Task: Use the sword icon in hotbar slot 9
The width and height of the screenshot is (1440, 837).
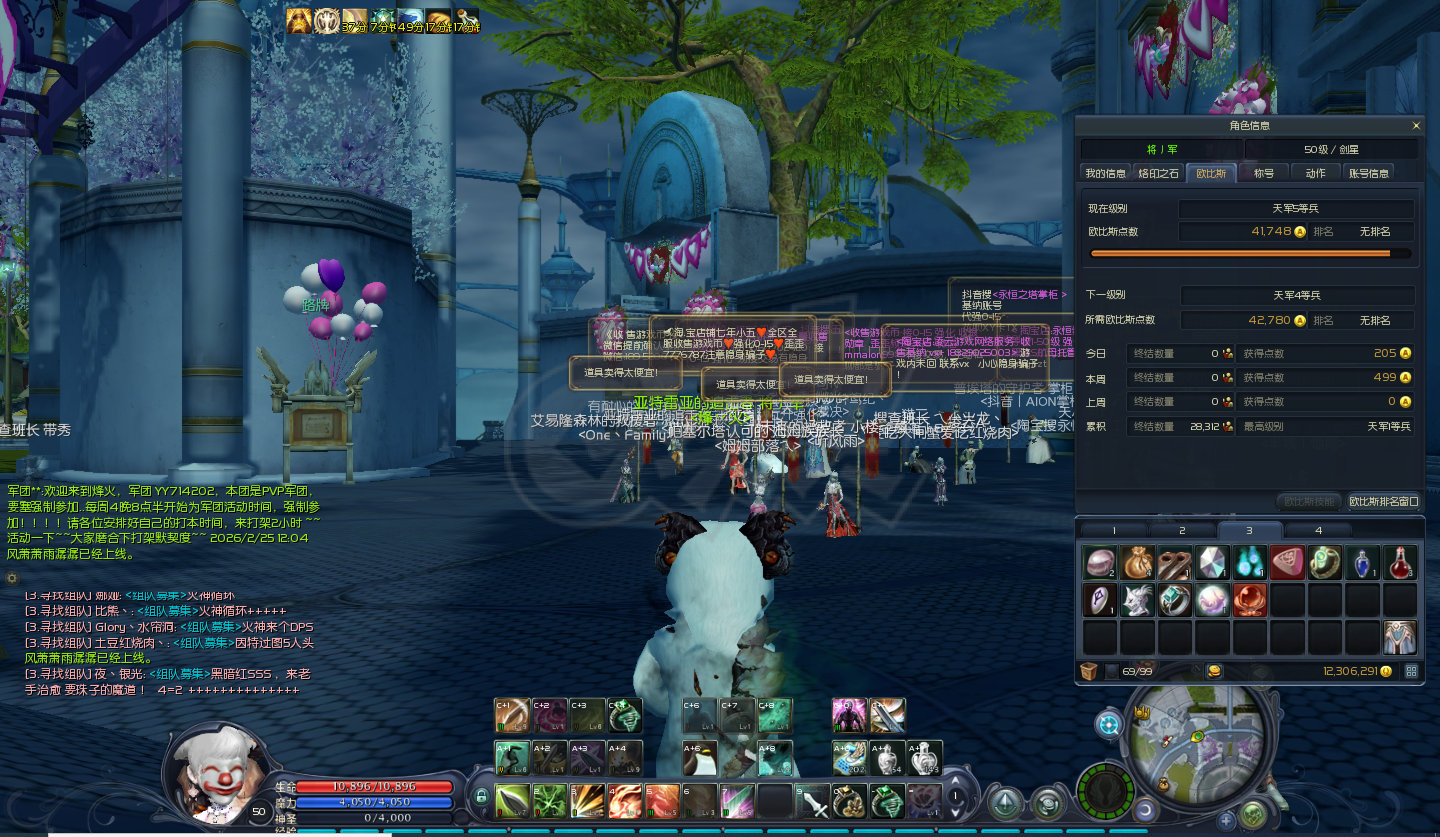Action: 813,801
